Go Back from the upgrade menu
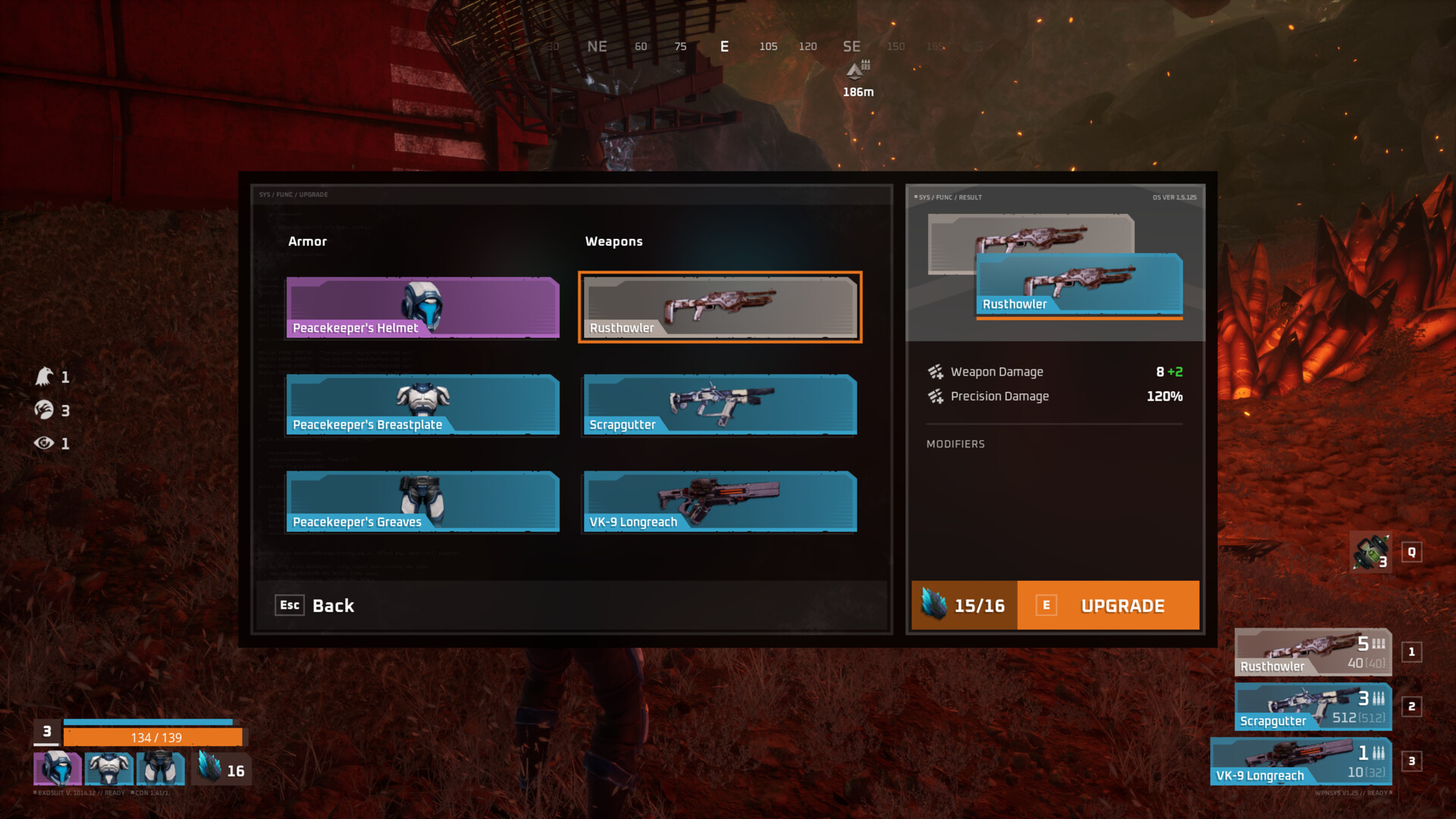Screen dimensions: 1456x819 [315, 605]
